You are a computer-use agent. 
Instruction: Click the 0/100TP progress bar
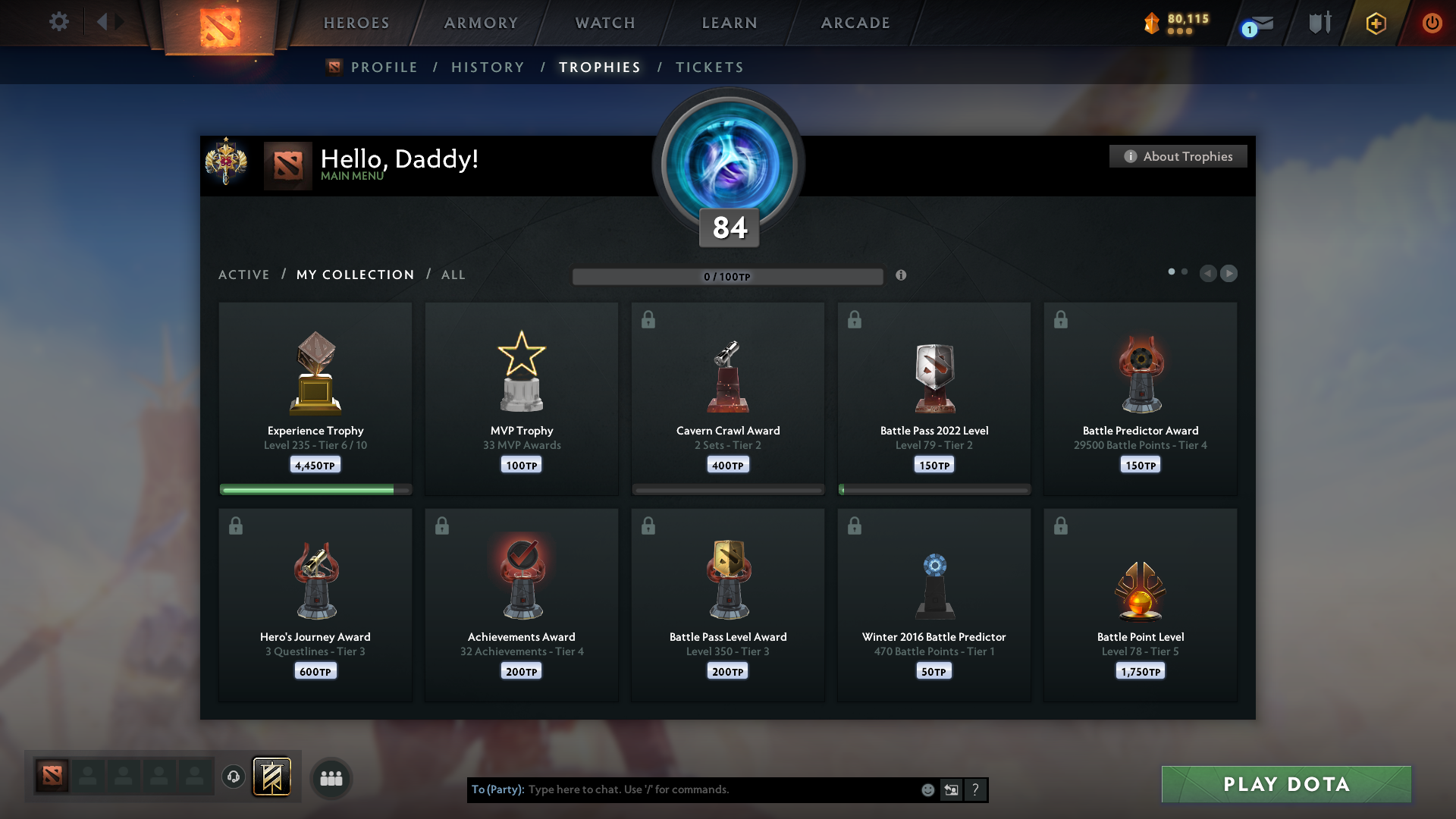pyautogui.click(x=728, y=276)
